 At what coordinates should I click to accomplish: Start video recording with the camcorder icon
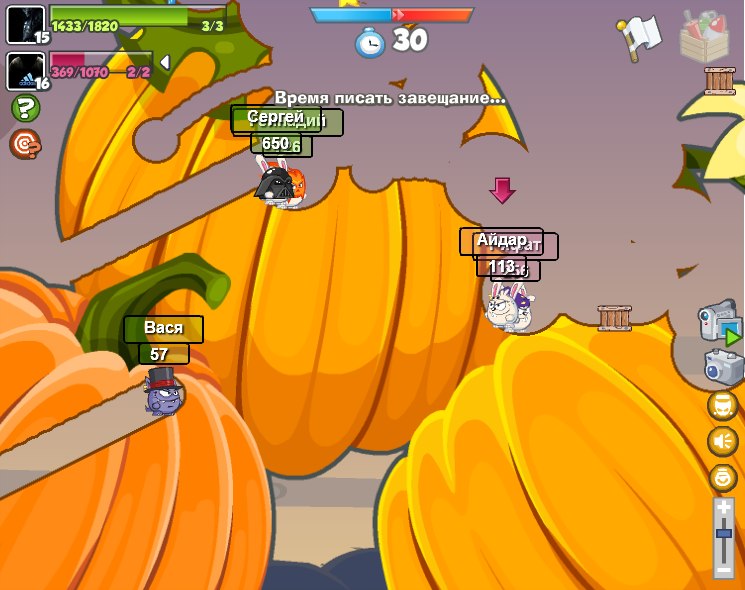pos(719,322)
